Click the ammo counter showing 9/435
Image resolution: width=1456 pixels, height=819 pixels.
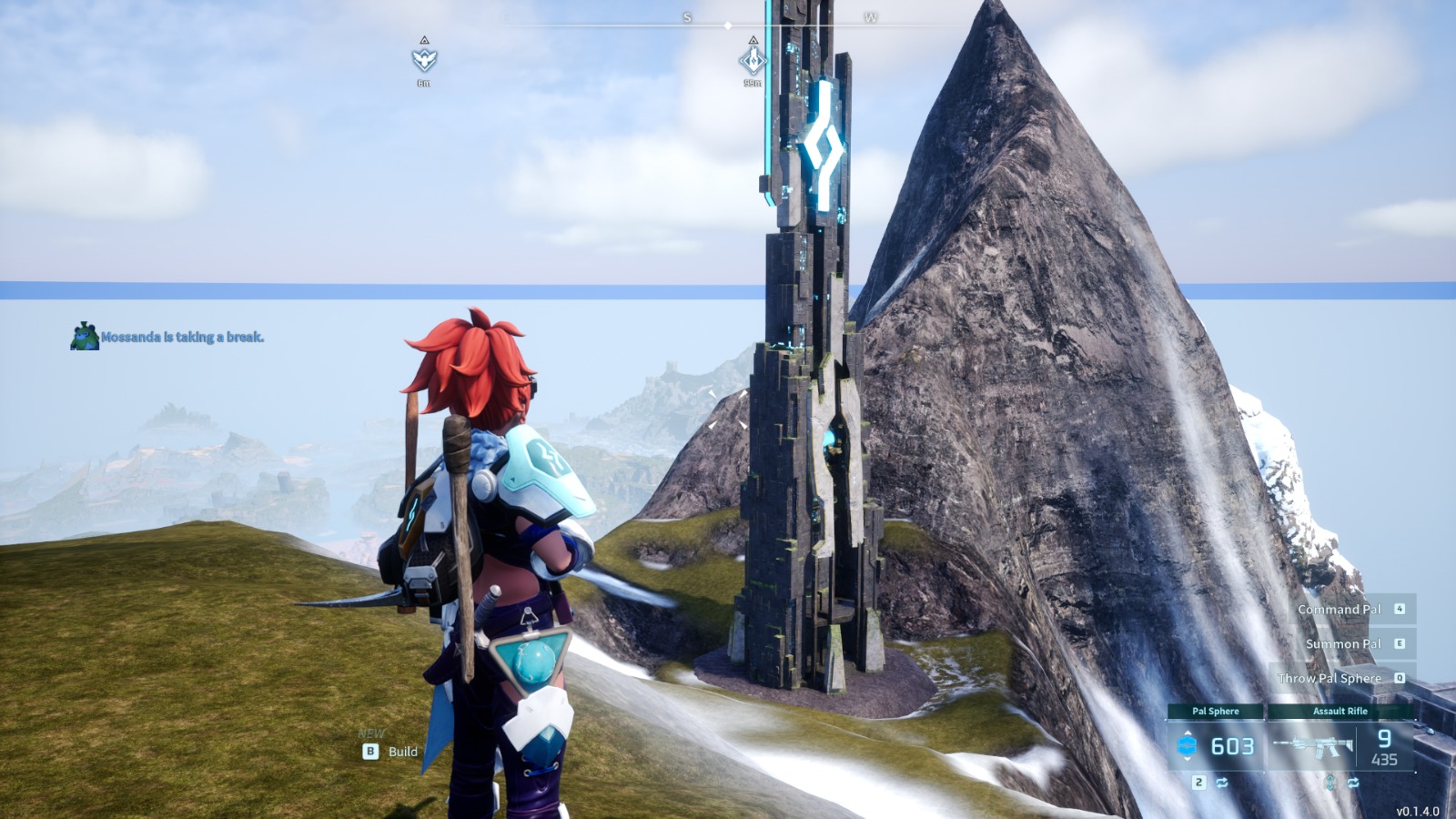point(1383,746)
